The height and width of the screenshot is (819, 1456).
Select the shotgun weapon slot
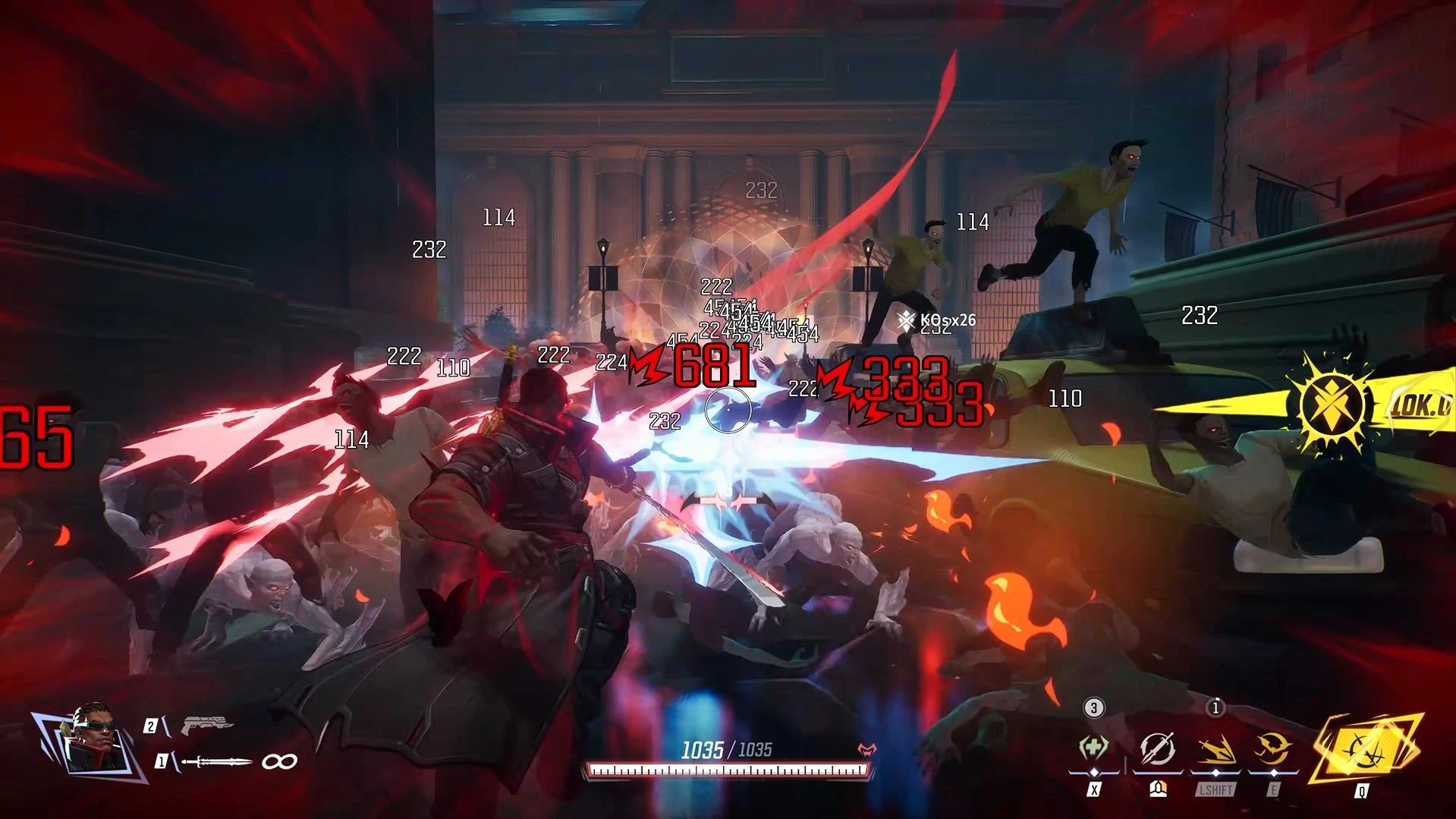tap(206, 725)
